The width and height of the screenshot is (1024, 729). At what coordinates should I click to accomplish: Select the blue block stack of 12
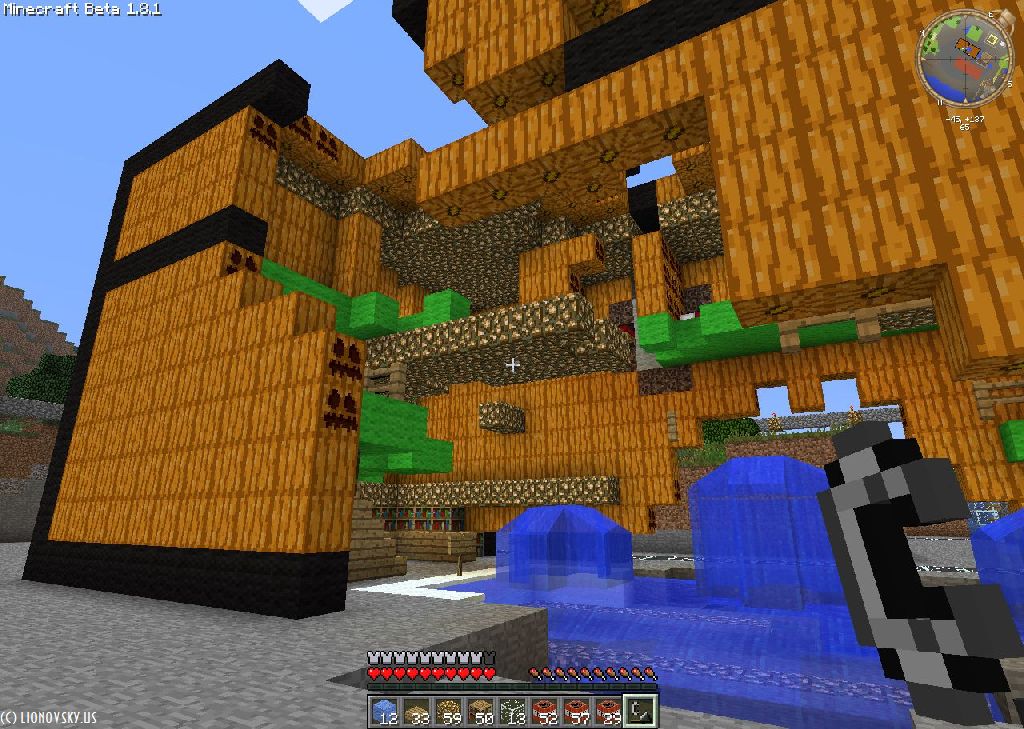tap(383, 711)
